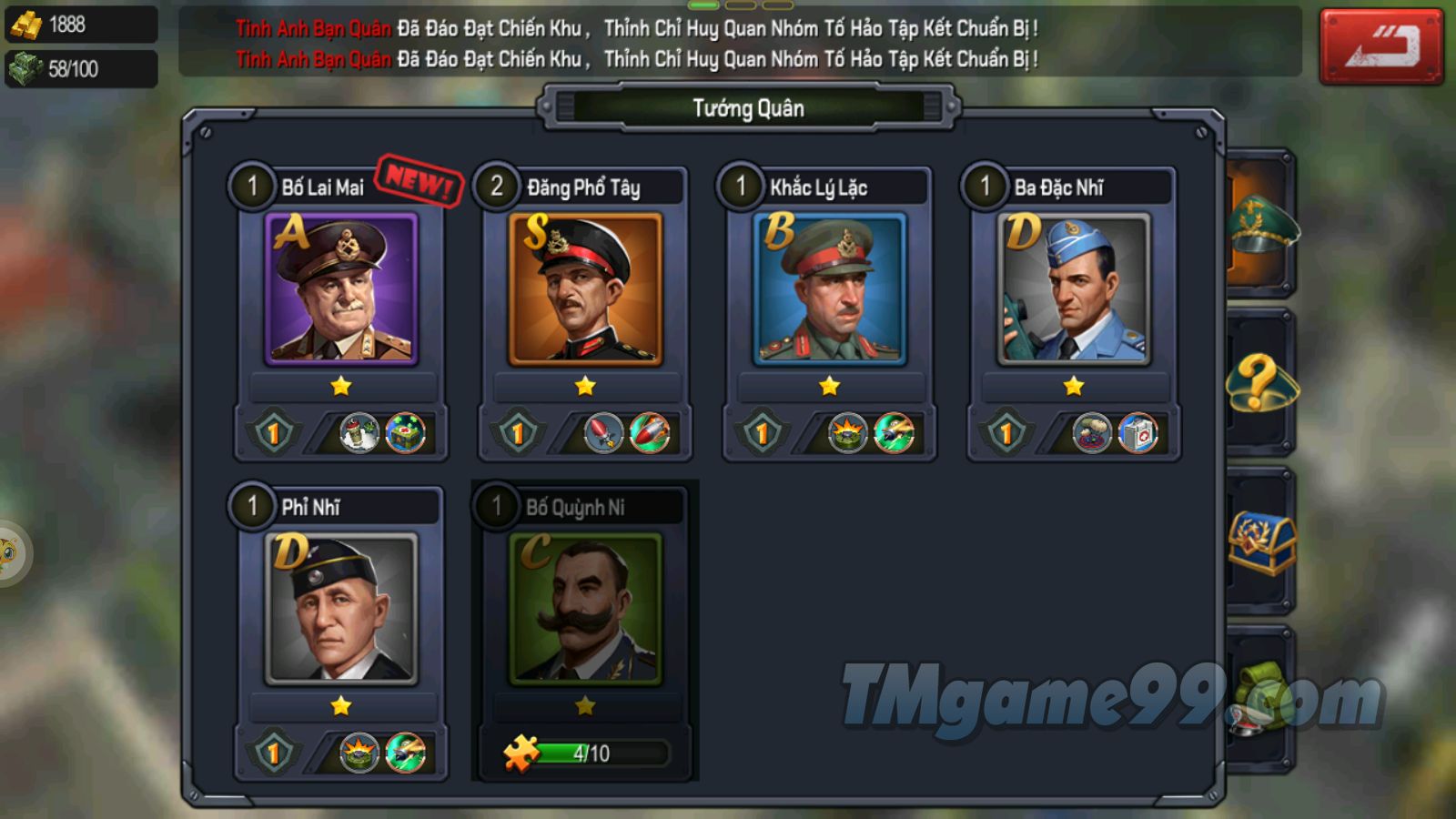Tap the Bố Quỳnh Ni puzzle fragment icon

pyautogui.click(x=521, y=753)
